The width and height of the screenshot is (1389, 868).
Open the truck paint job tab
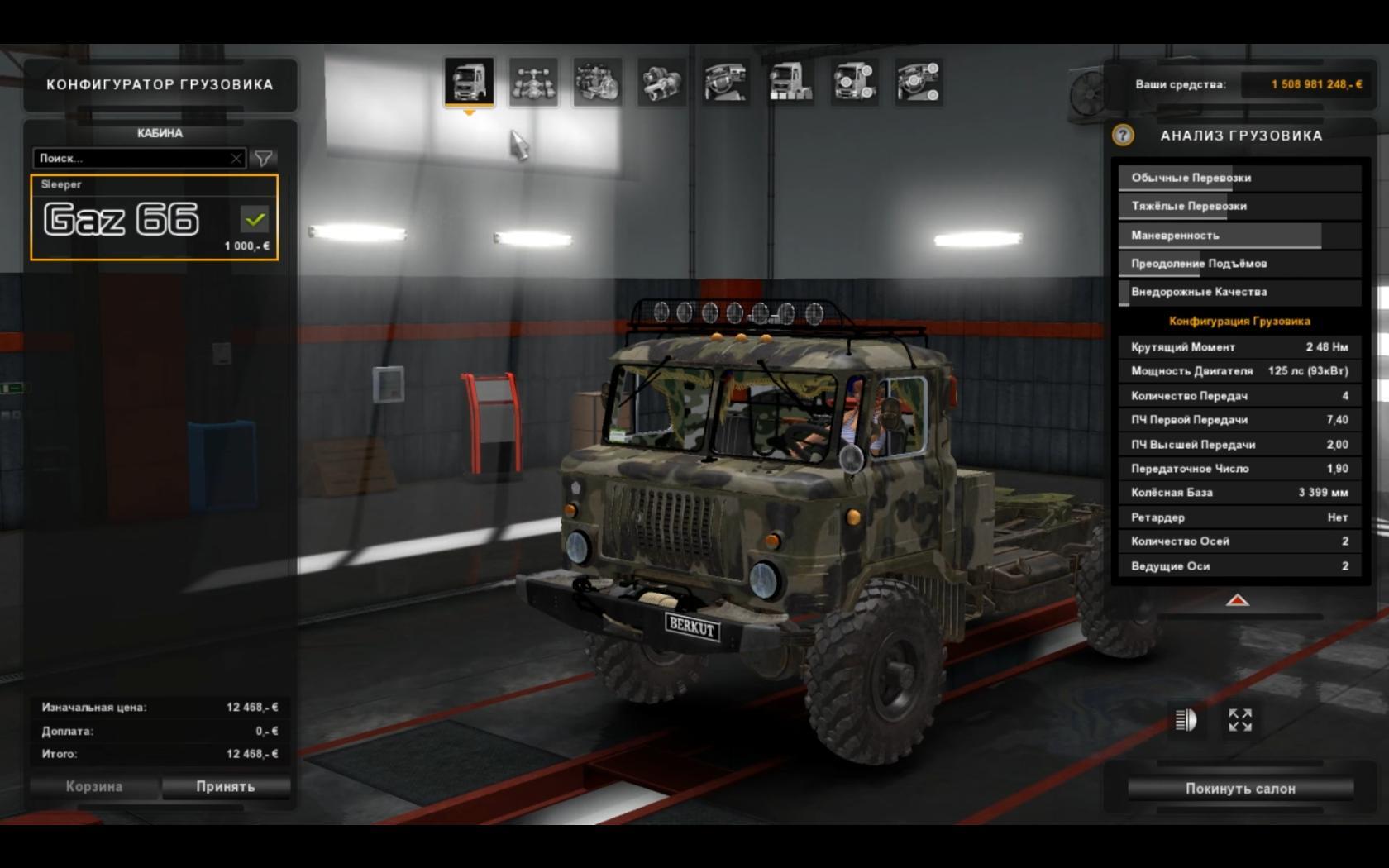coord(790,82)
